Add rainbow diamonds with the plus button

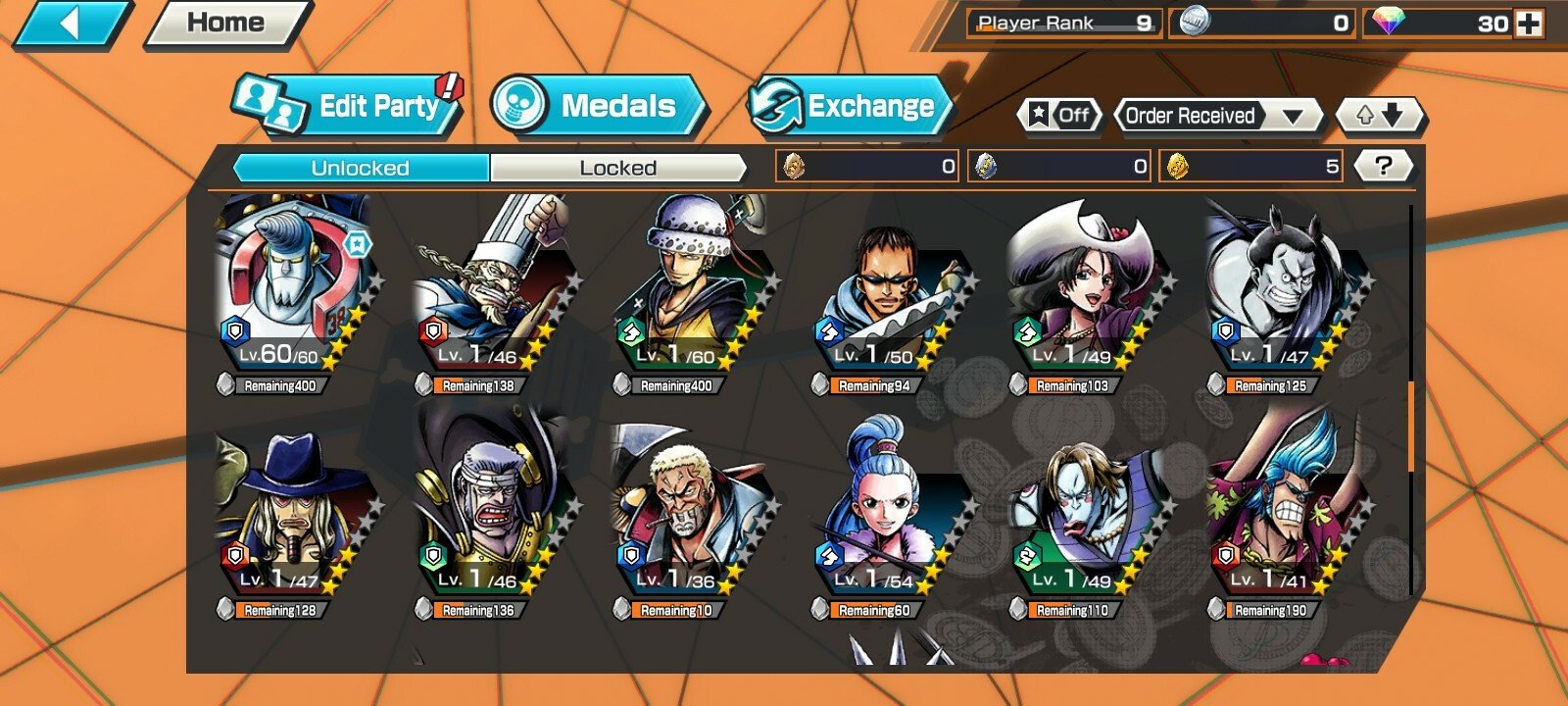[1529, 24]
